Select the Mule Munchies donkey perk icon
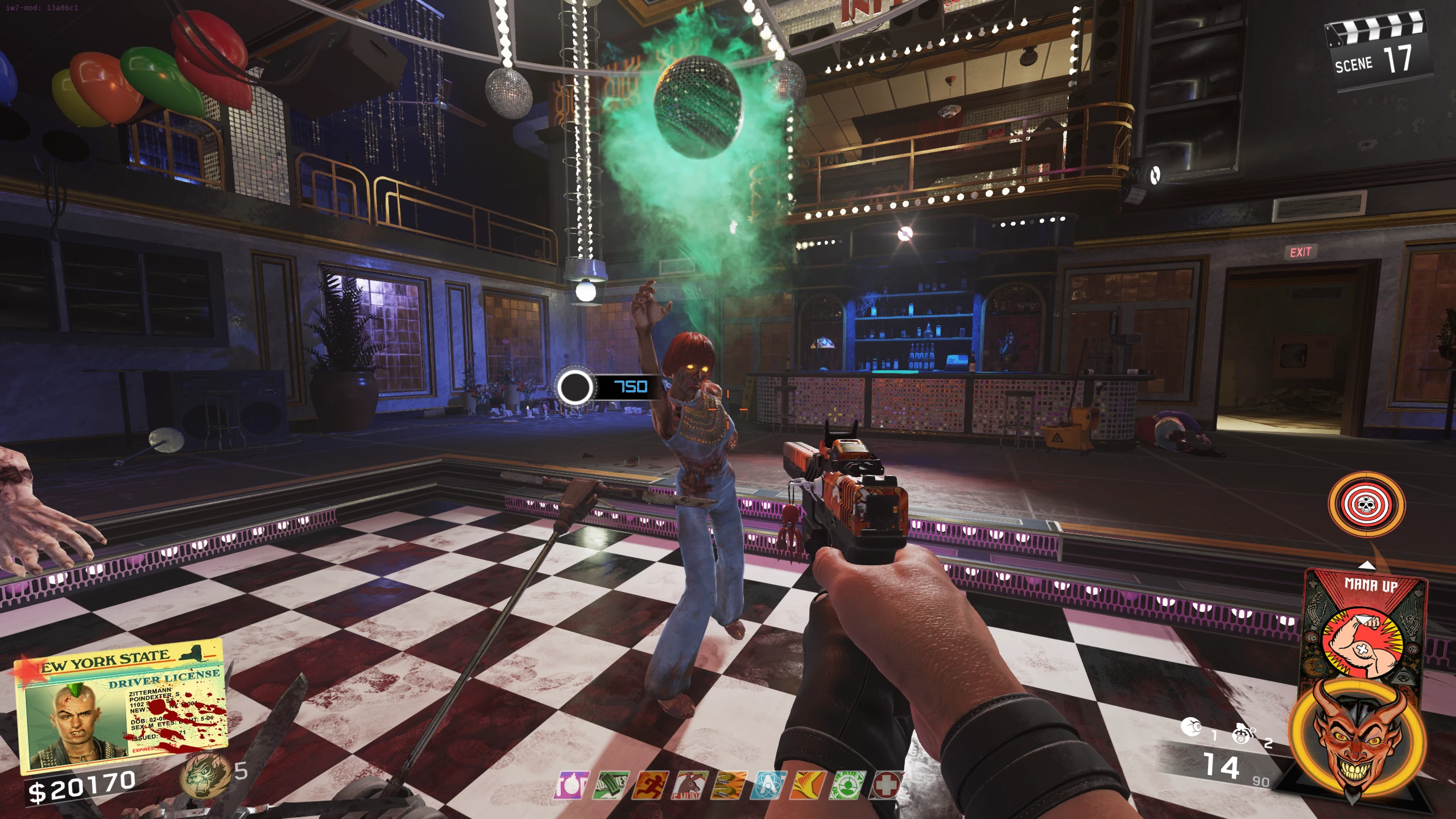 tap(690, 785)
